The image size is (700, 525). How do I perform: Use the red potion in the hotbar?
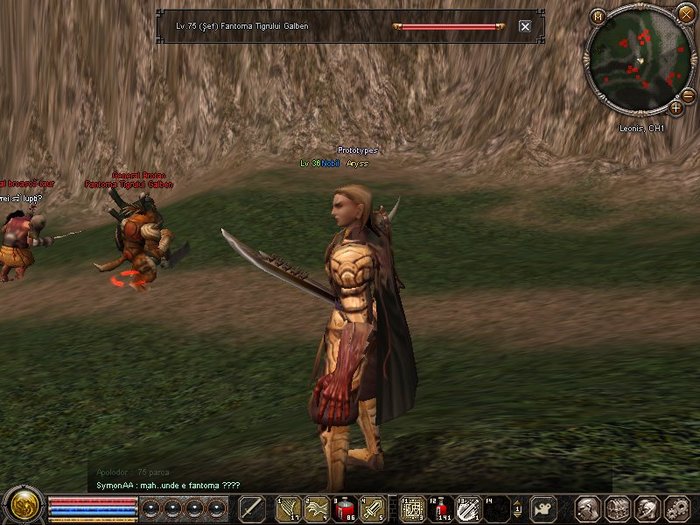346,508
